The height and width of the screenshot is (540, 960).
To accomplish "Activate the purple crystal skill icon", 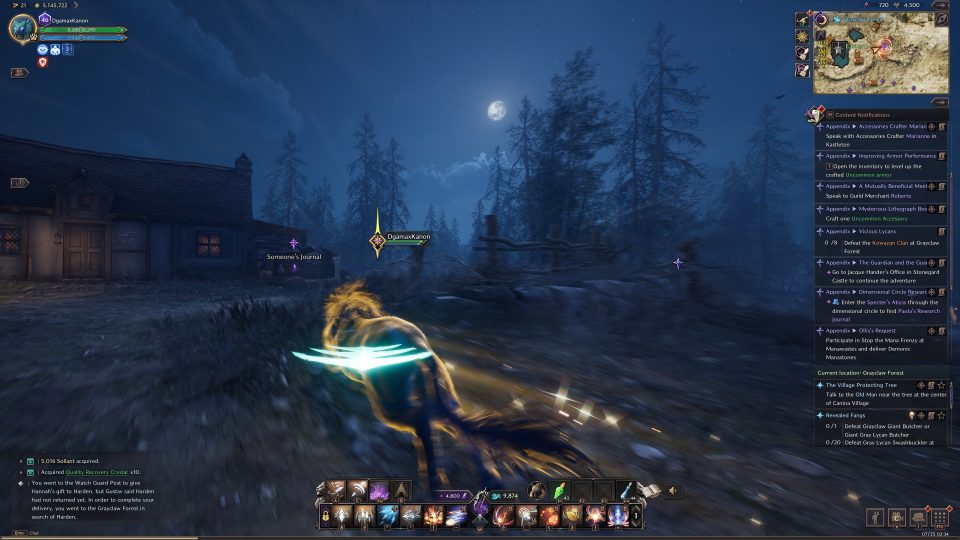I will [378, 490].
